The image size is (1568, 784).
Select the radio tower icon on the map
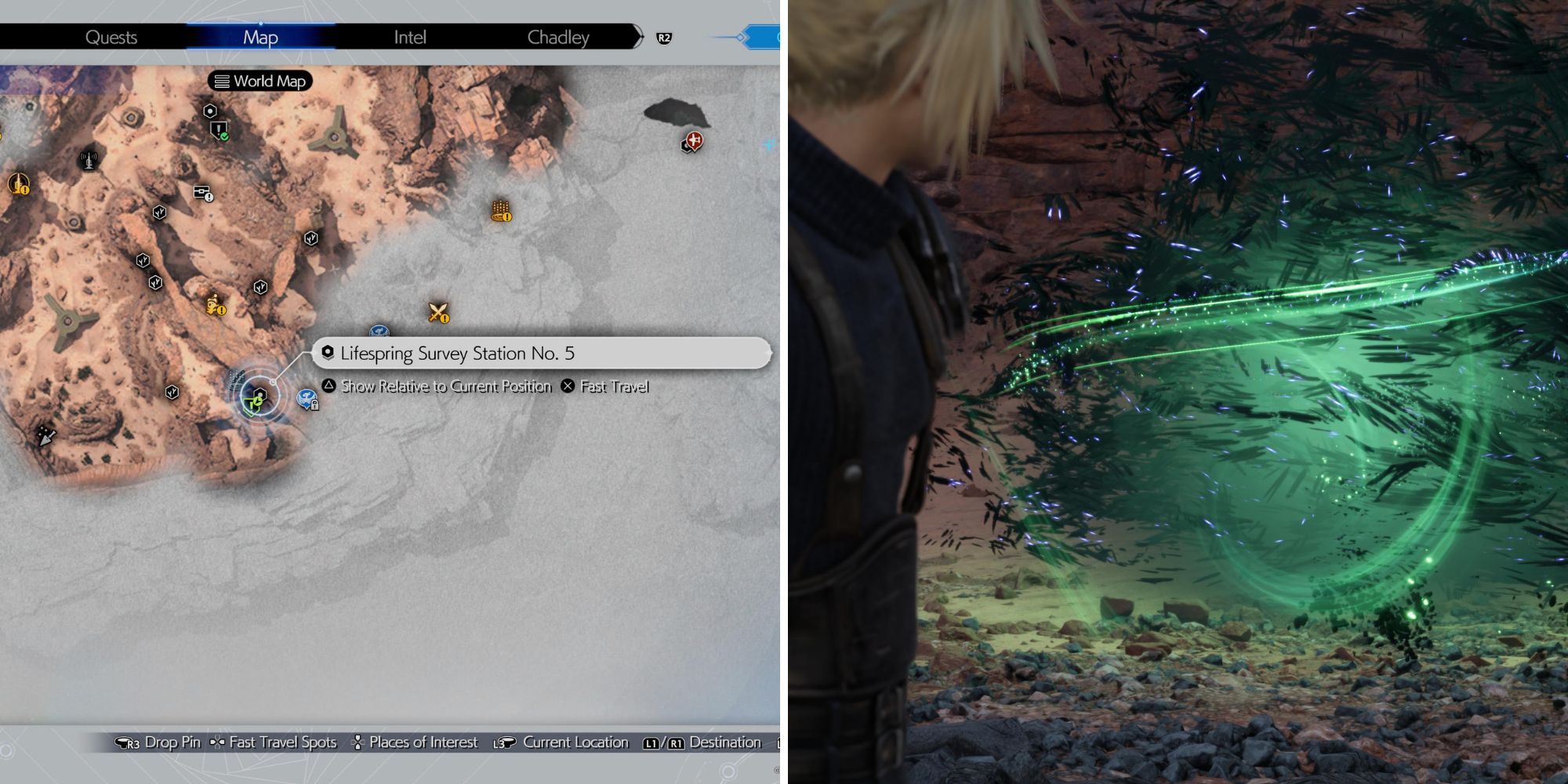89,160
